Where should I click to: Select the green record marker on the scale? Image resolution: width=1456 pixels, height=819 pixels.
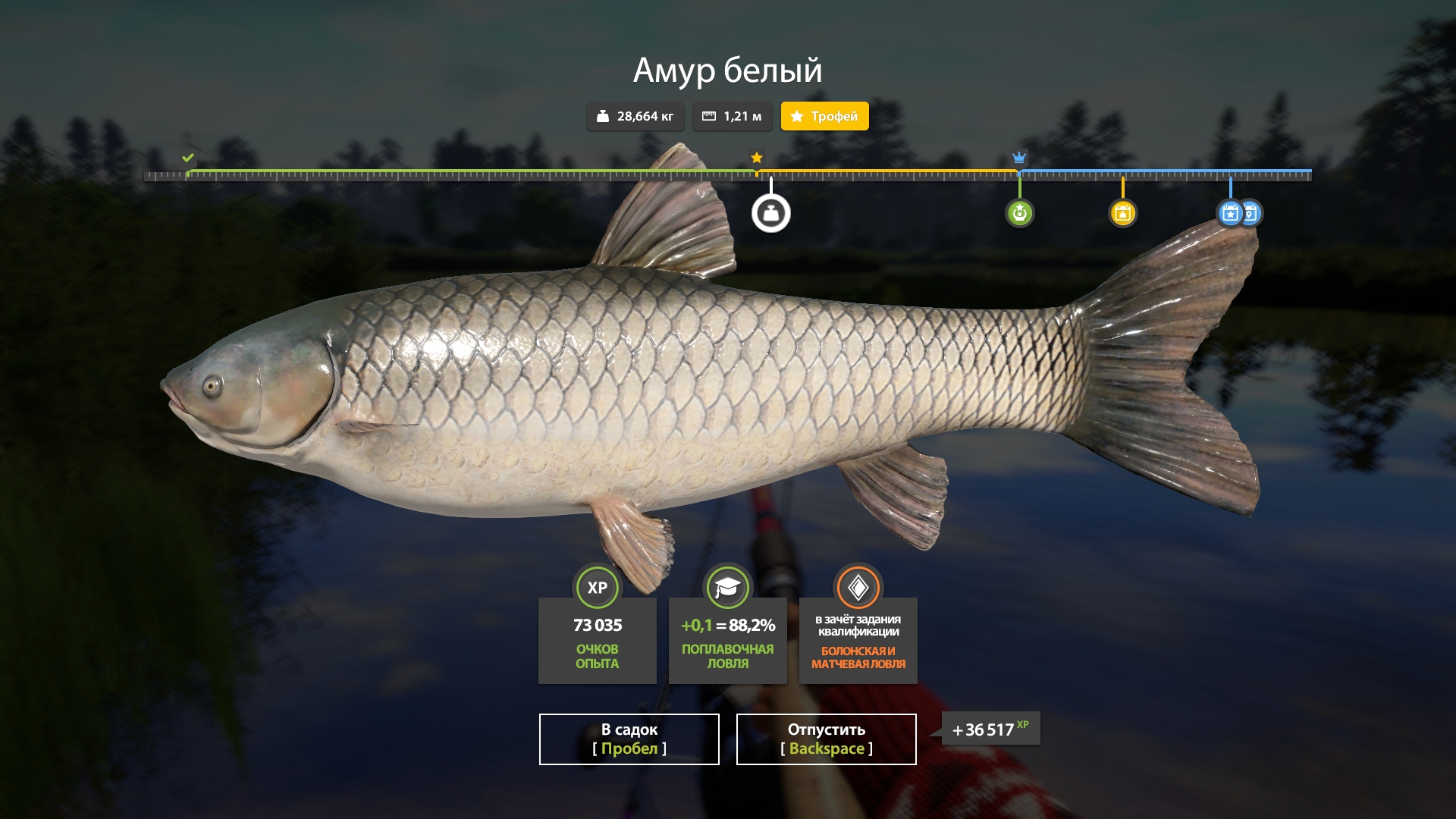pos(1019,213)
